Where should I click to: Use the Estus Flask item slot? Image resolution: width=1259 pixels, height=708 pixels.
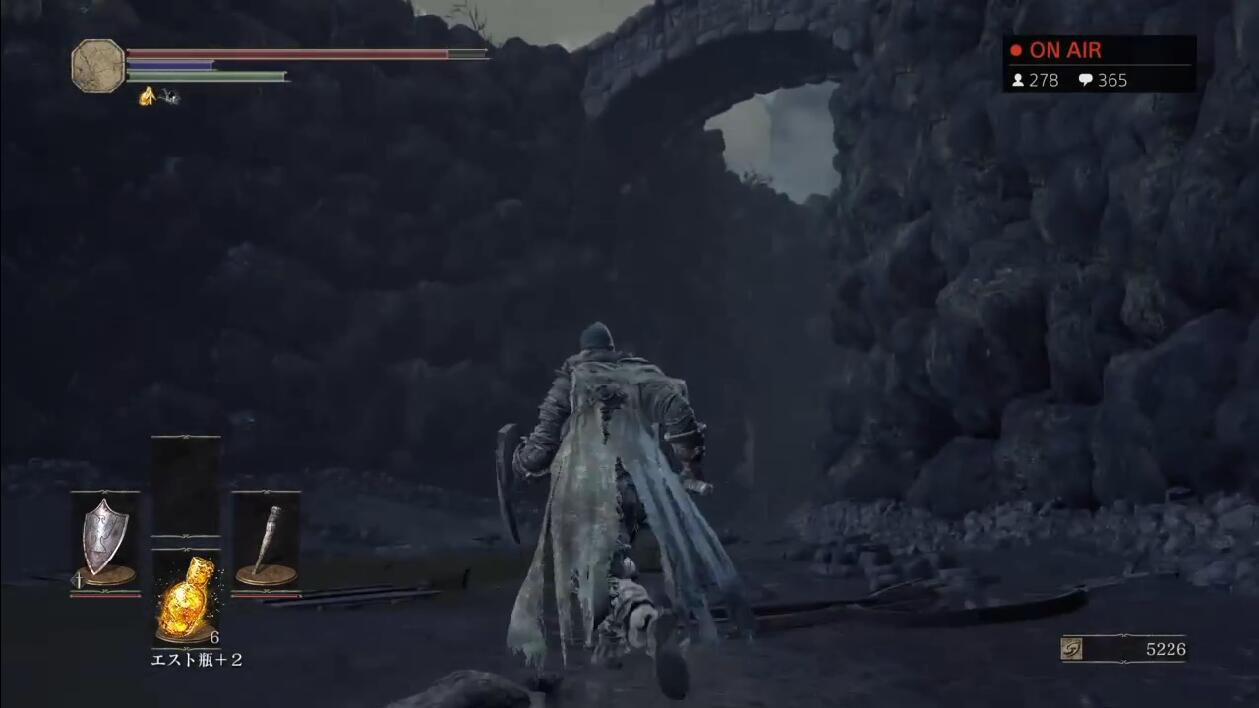pos(186,599)
